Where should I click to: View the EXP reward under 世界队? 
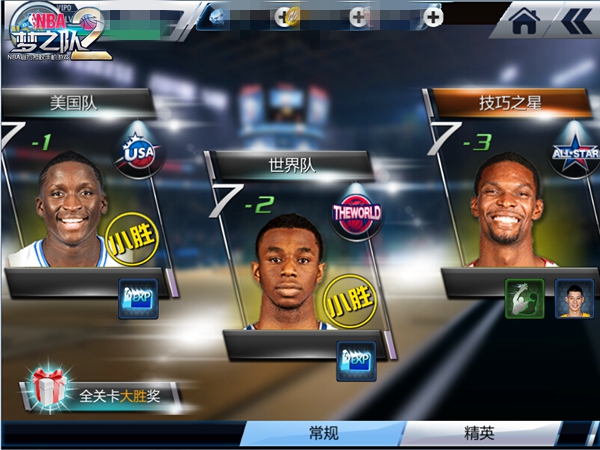pos(355,360)
